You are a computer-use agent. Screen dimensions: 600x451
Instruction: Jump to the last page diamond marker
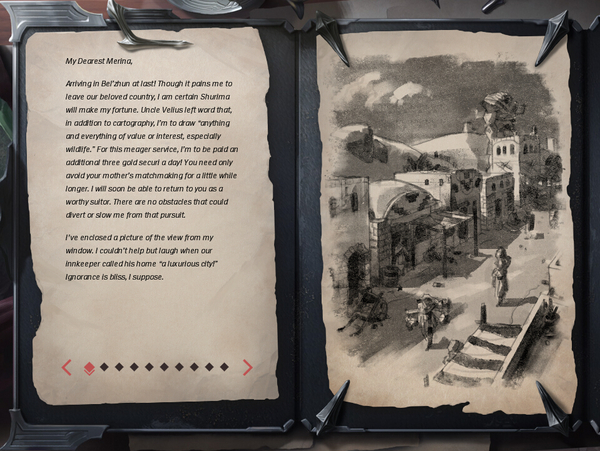[x=224, y=367]
